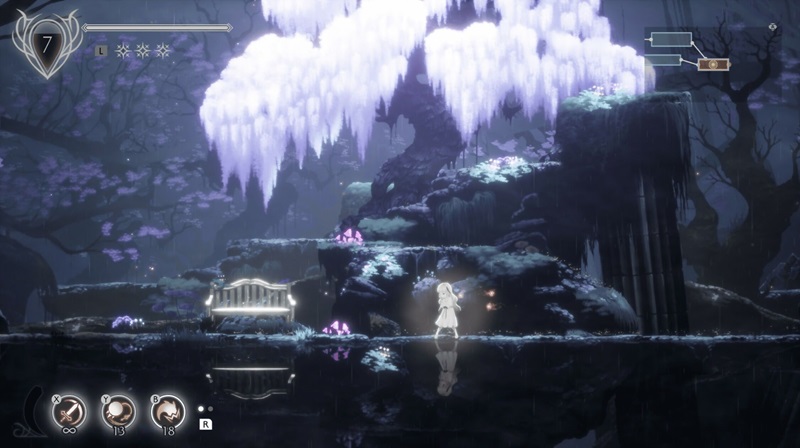
Task: Click the prayer count emblem showing 7
Action: tap(45, 43)
